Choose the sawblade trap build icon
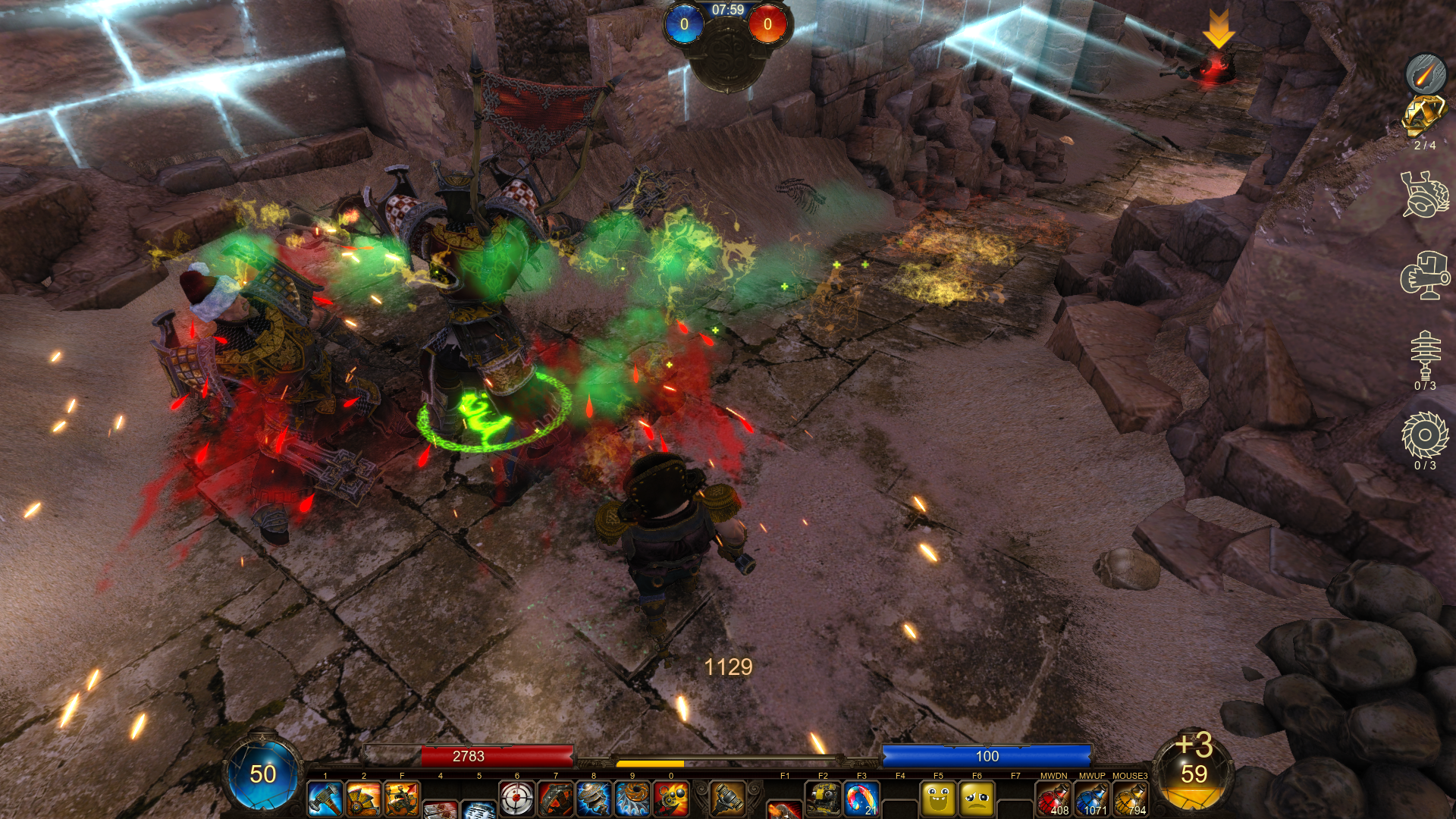 (x=1425, y=435)
